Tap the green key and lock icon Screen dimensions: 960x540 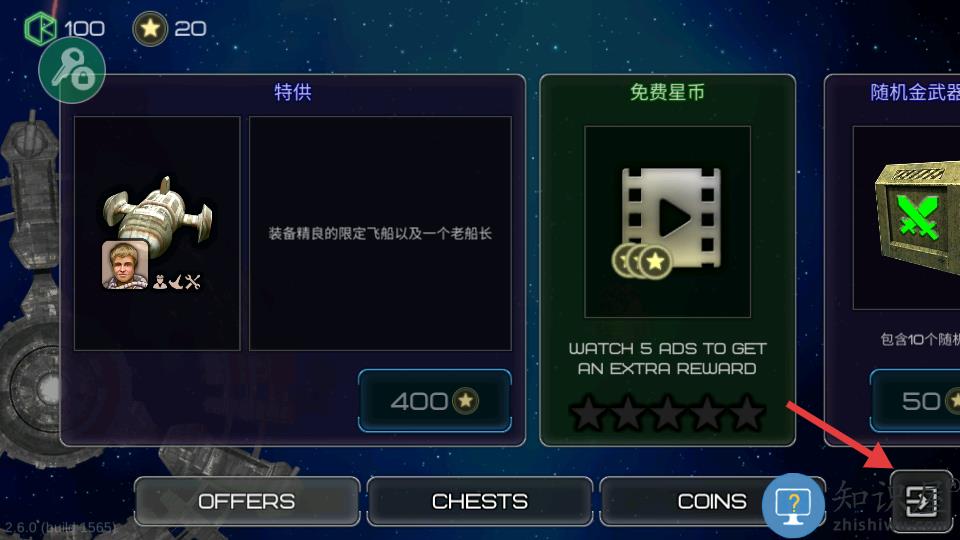(72, 68)
